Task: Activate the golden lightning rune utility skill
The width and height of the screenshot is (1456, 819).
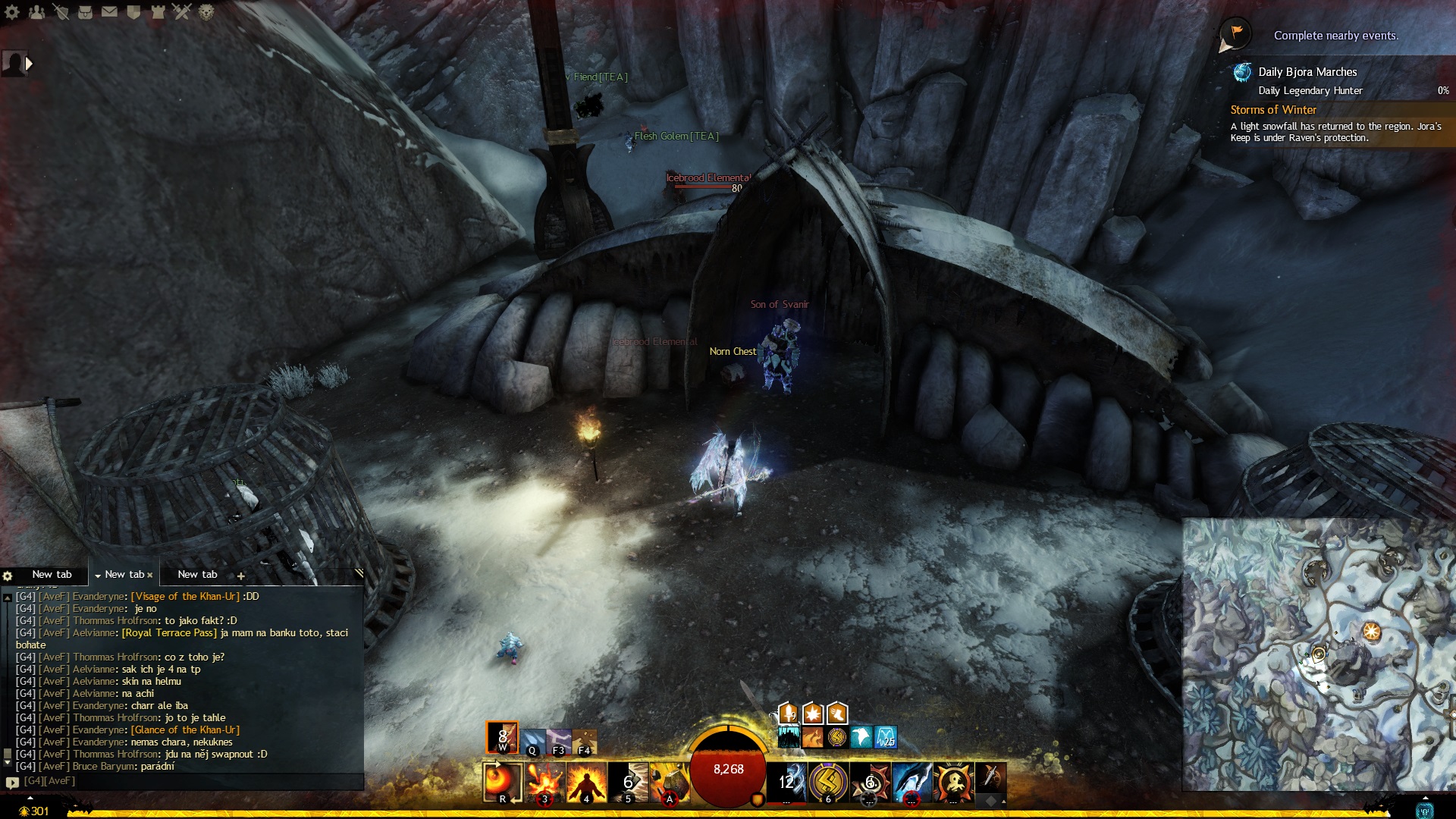Action: coord(829,783)
